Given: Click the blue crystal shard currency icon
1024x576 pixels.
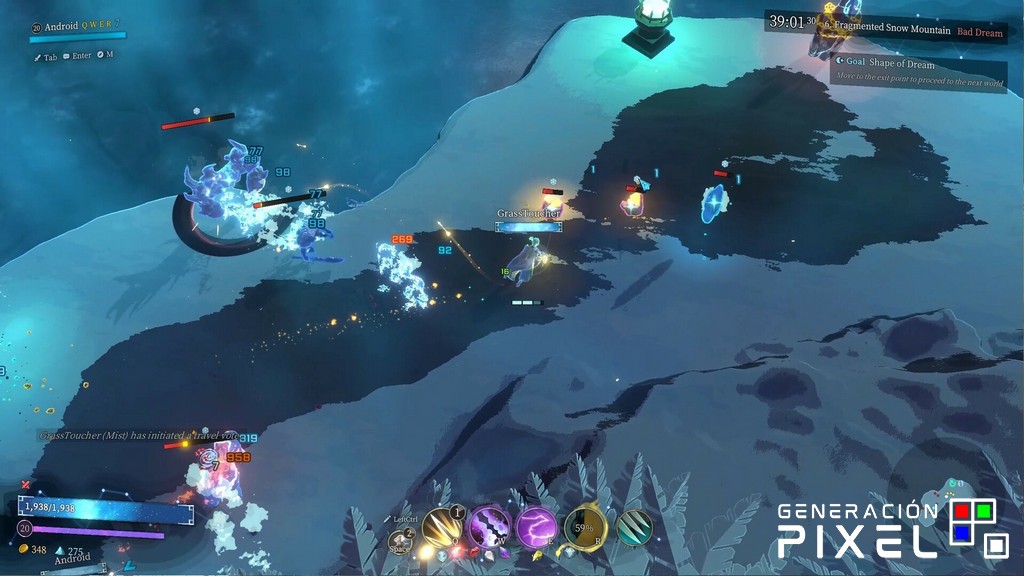Looking at the screenshot, I should (59, 551).
